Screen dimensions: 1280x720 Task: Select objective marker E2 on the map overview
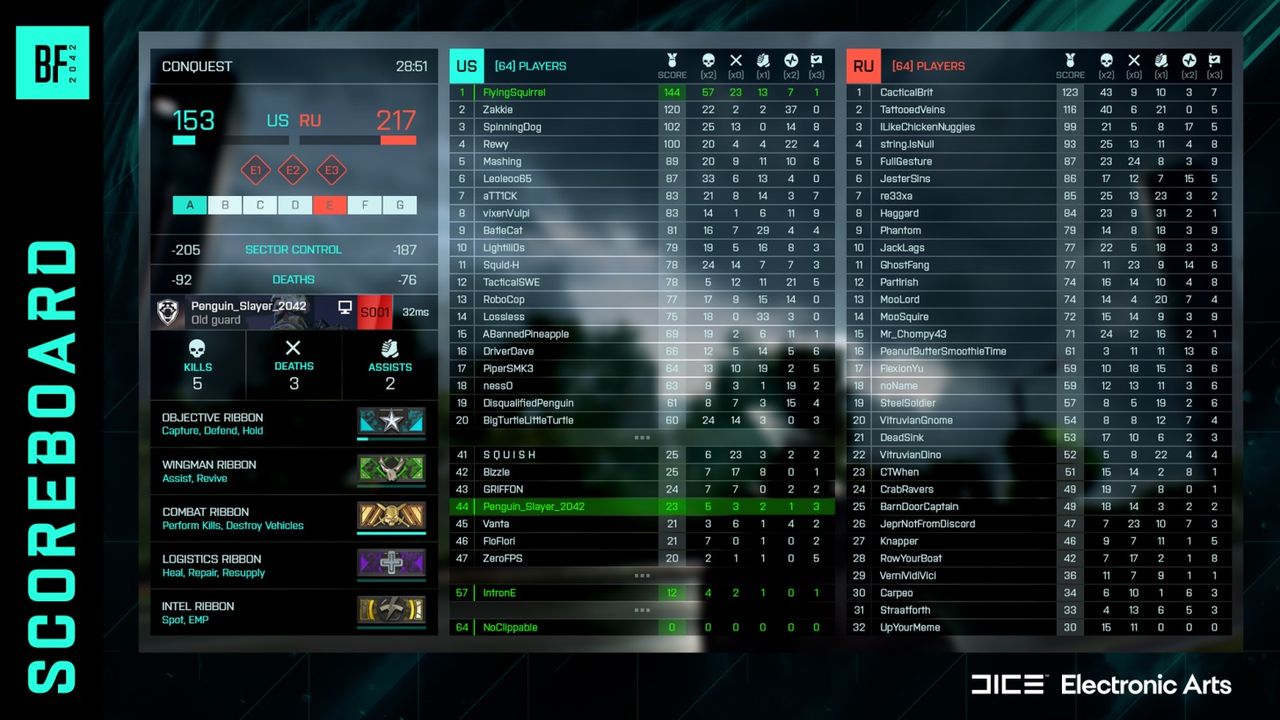pos(293,170)
